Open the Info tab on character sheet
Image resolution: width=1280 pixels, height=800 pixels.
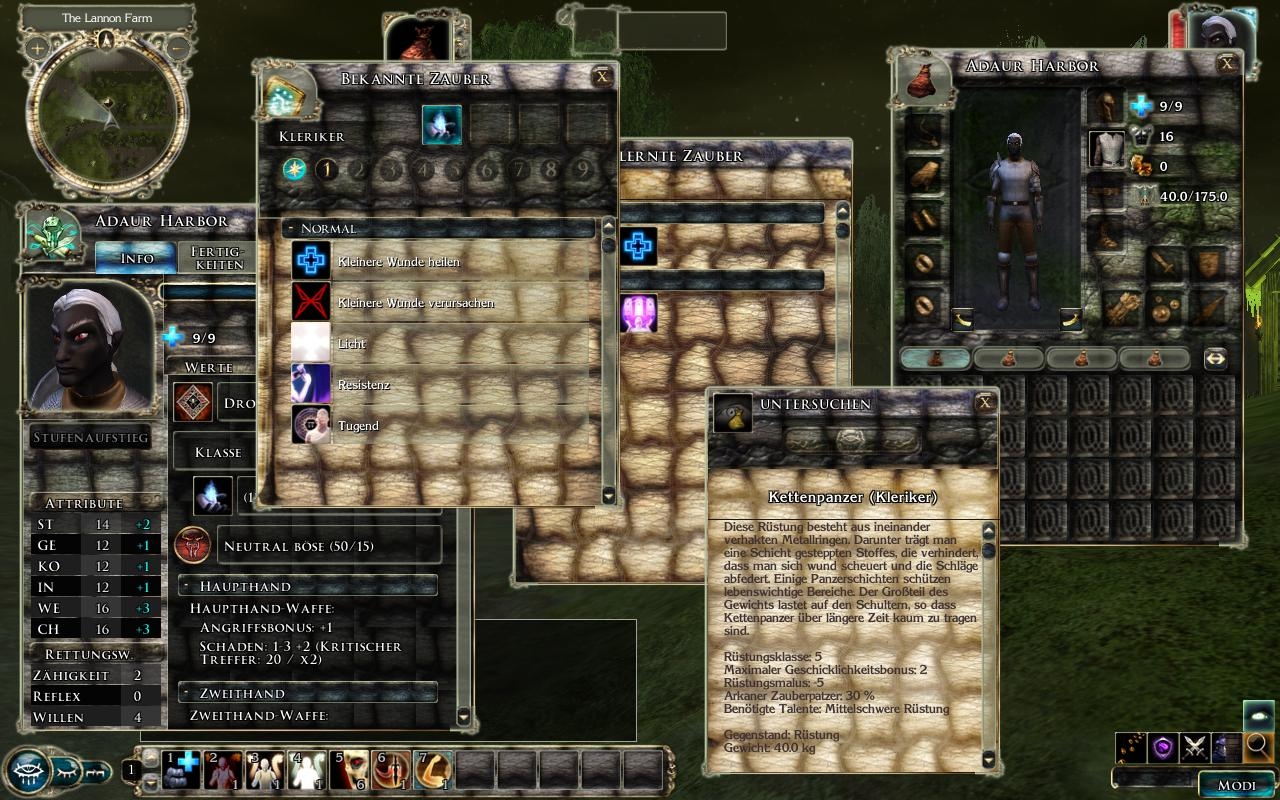(136, 258)
